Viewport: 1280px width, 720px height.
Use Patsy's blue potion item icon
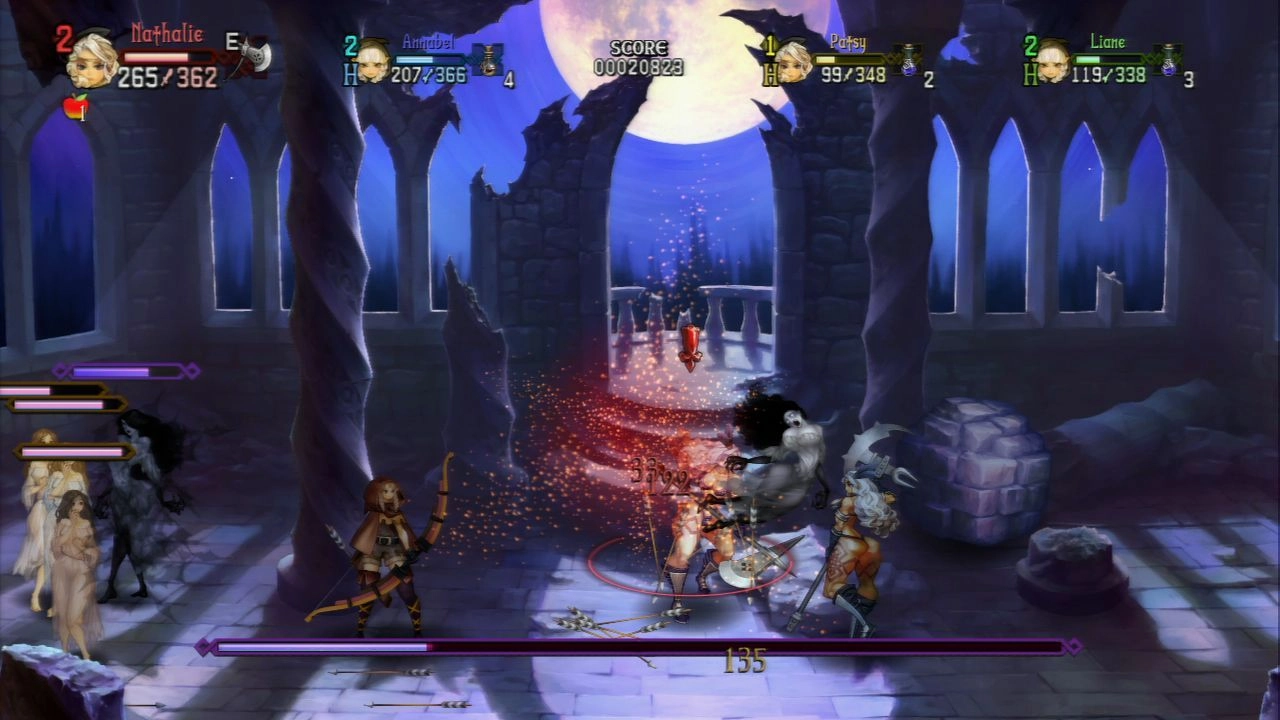908,60
